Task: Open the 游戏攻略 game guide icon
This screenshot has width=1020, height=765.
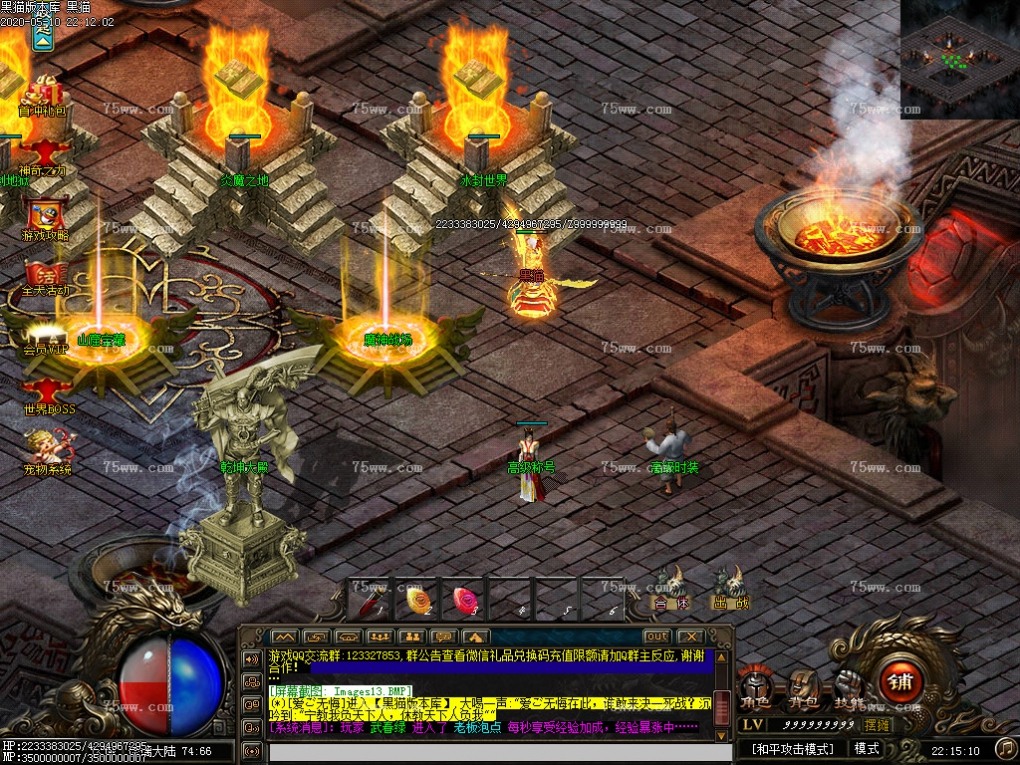Action: (x=44, y=218)
